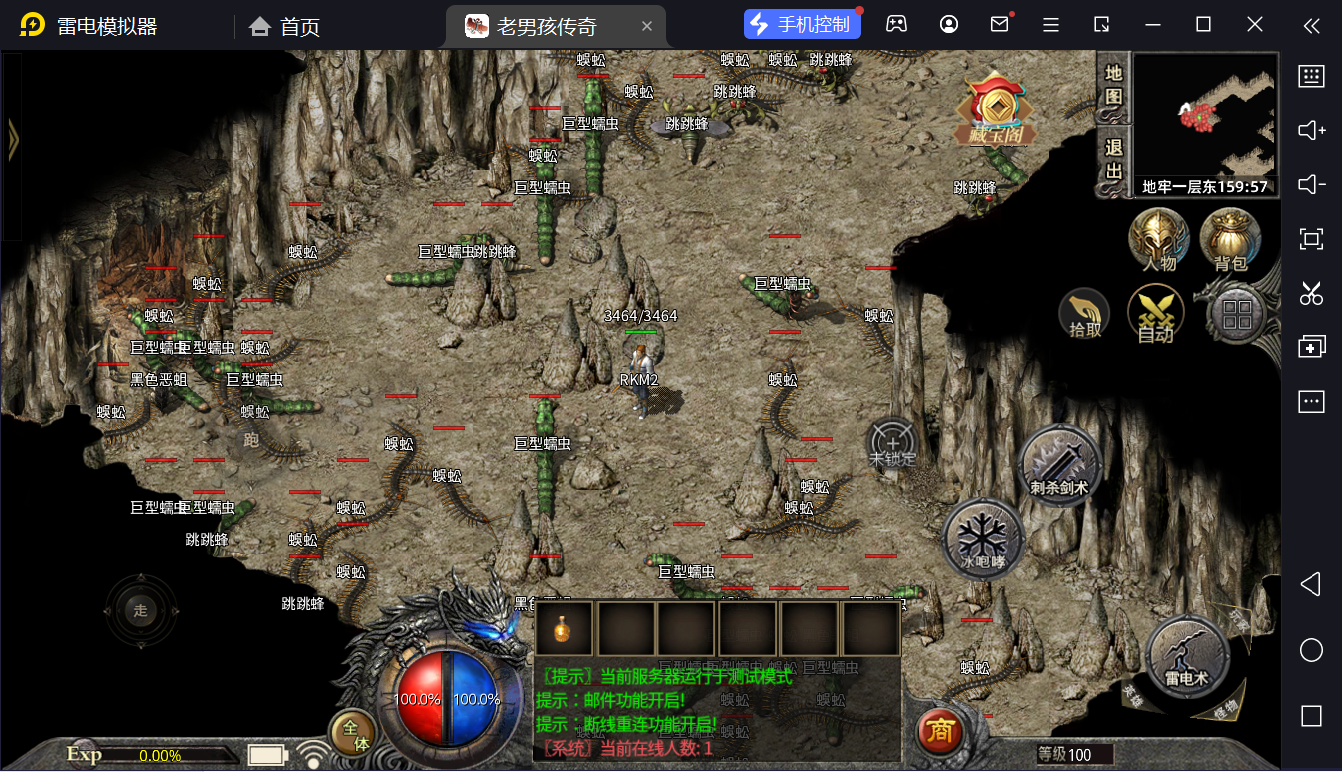Cast the 冰咆哮 ice skill
Screen dimensions: 1342x772
click(983, 538)
